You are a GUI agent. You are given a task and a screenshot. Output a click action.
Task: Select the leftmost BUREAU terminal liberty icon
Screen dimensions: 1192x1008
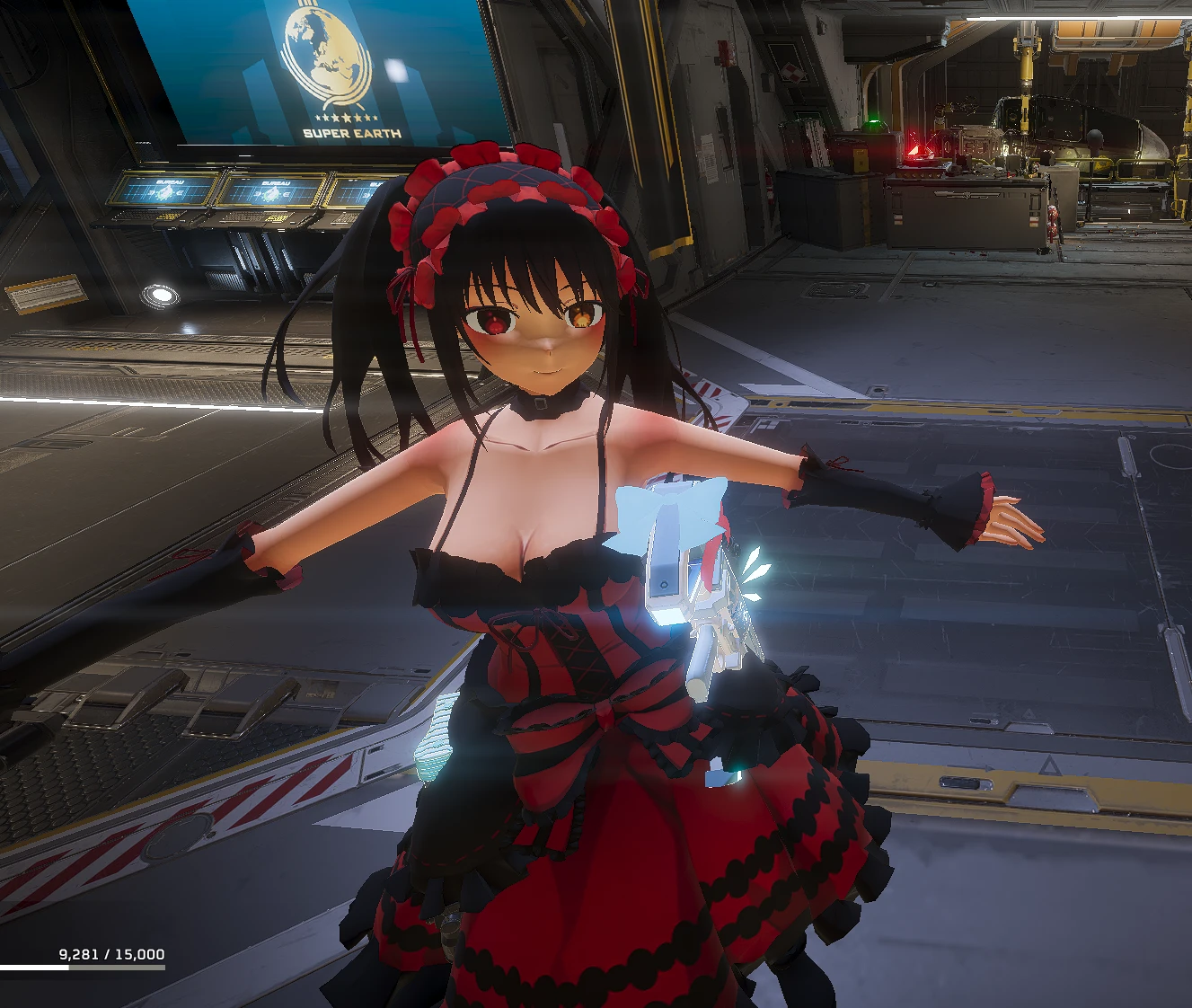(x=165, y=192)
